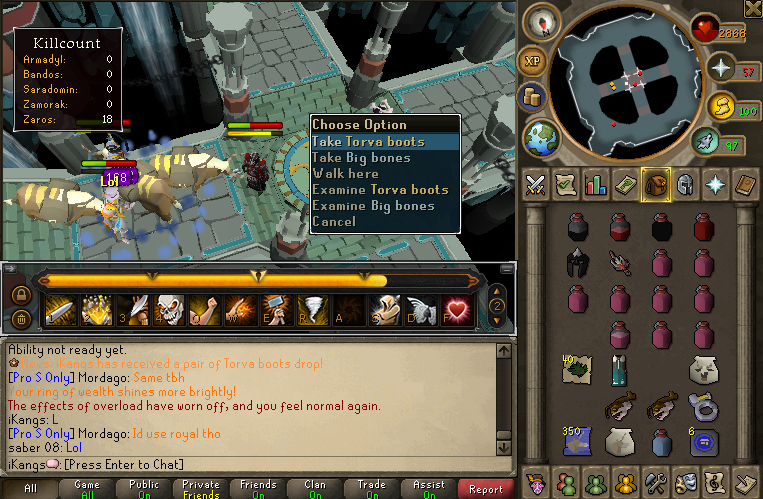
Task: Cancel the Choose Option menu
Action: tap(334, 222)
